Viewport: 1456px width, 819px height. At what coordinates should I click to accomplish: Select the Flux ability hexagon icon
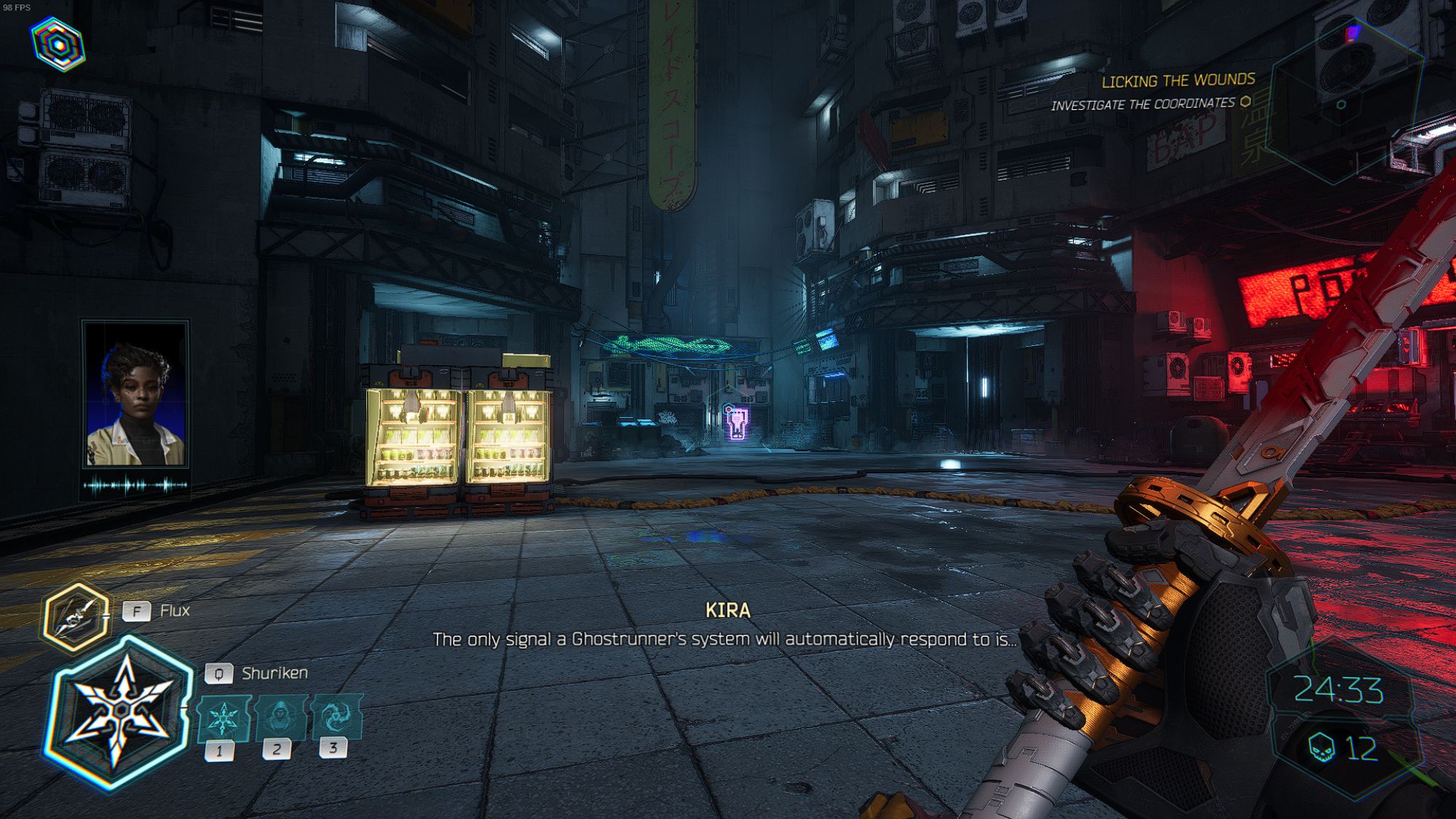78,610
